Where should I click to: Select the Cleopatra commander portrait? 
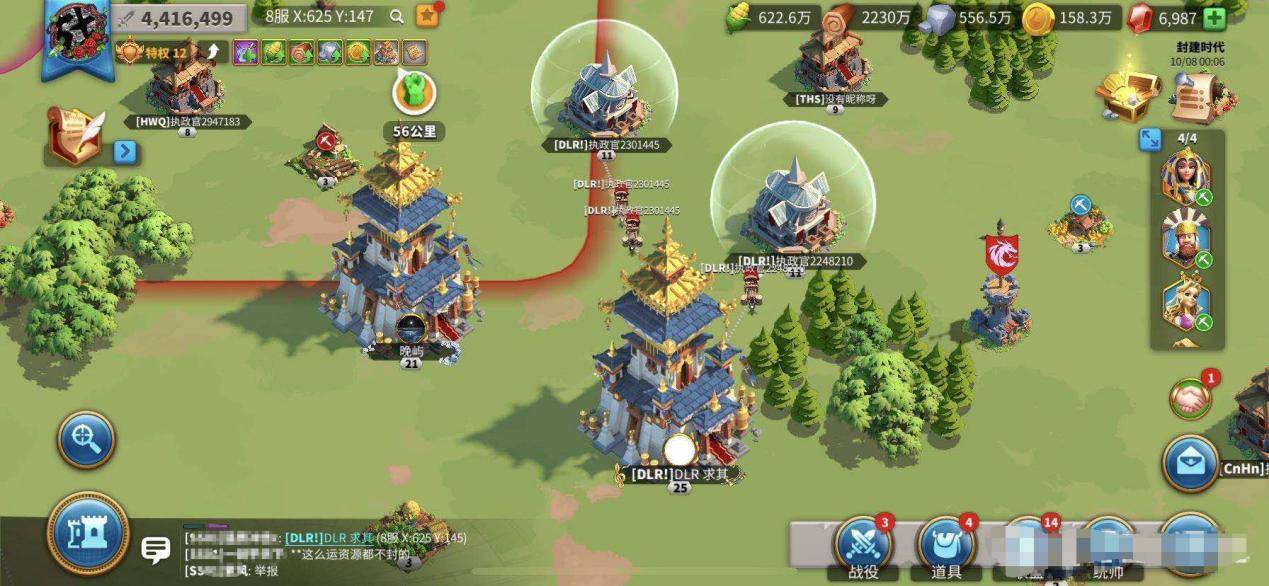(x=1185, y=177)
